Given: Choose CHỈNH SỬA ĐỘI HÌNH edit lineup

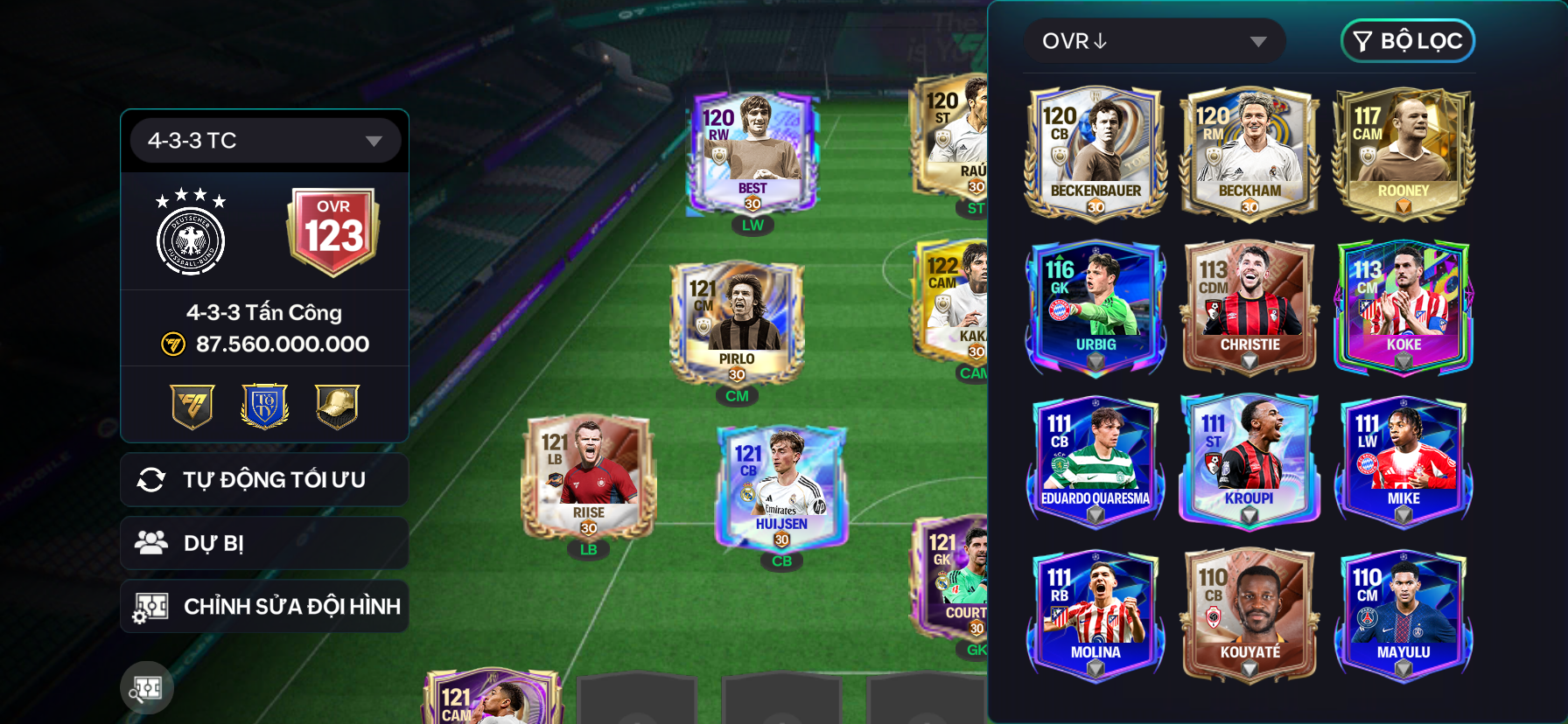Looking at the screenshot, I should pyautogui.click(x=264, y=606).
